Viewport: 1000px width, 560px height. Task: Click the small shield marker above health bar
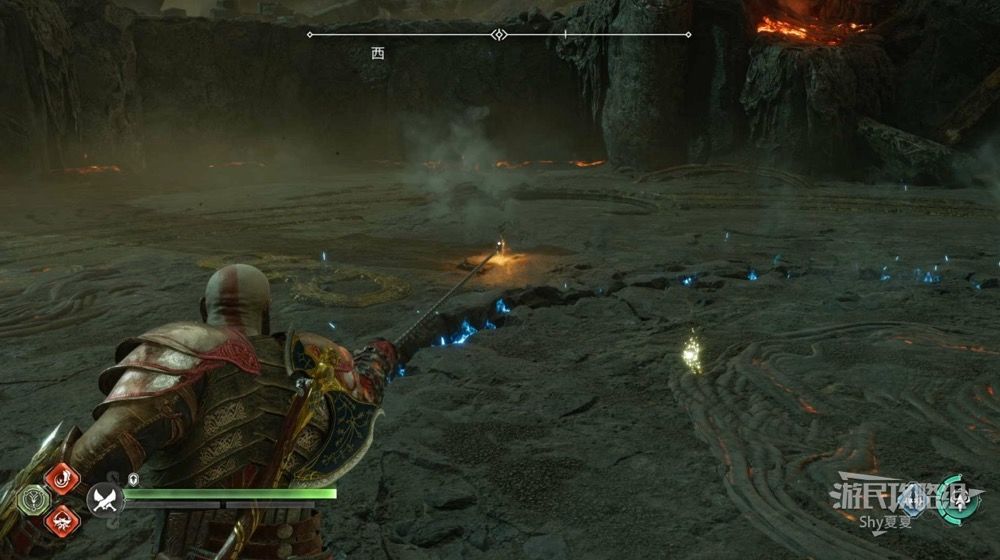point(132,480)
